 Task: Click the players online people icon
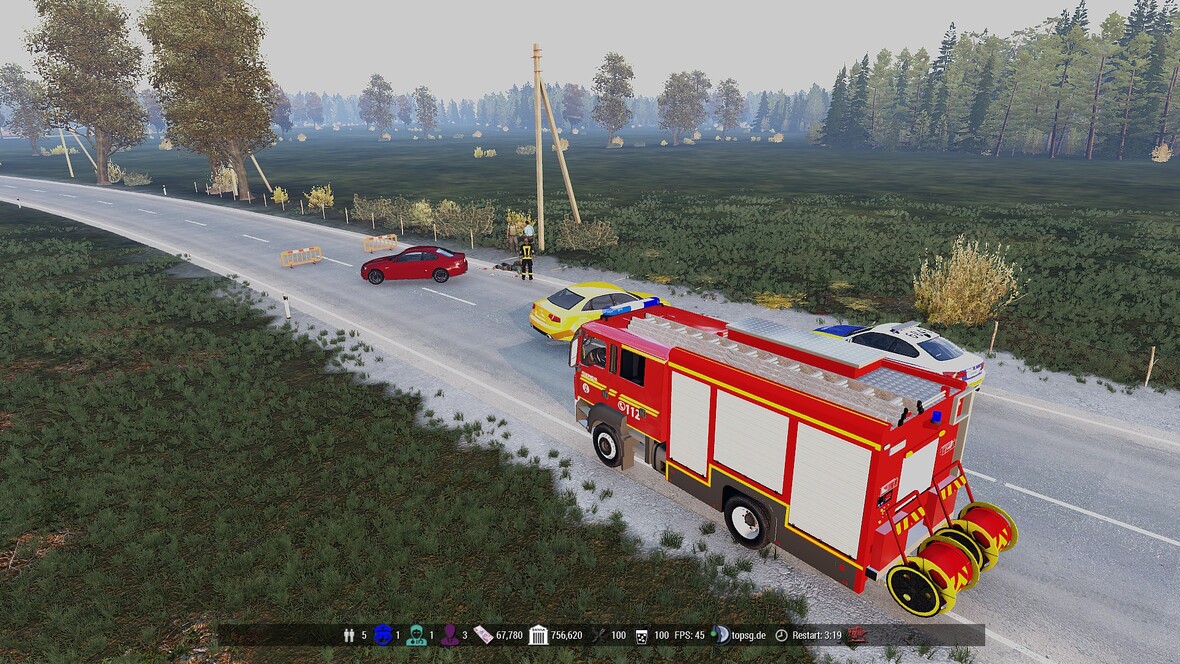click(349, 635)
